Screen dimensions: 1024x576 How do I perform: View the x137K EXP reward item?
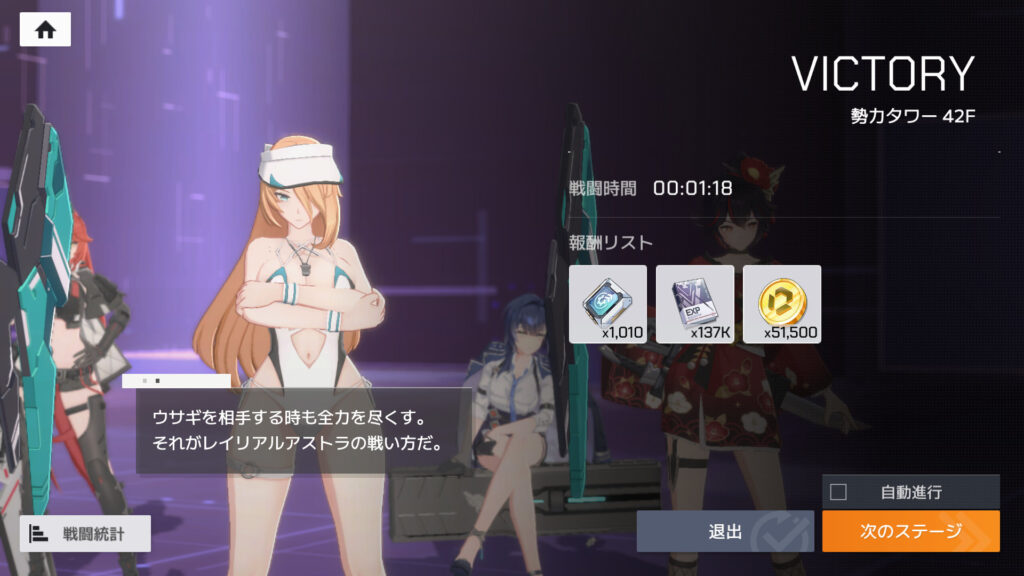695,304
